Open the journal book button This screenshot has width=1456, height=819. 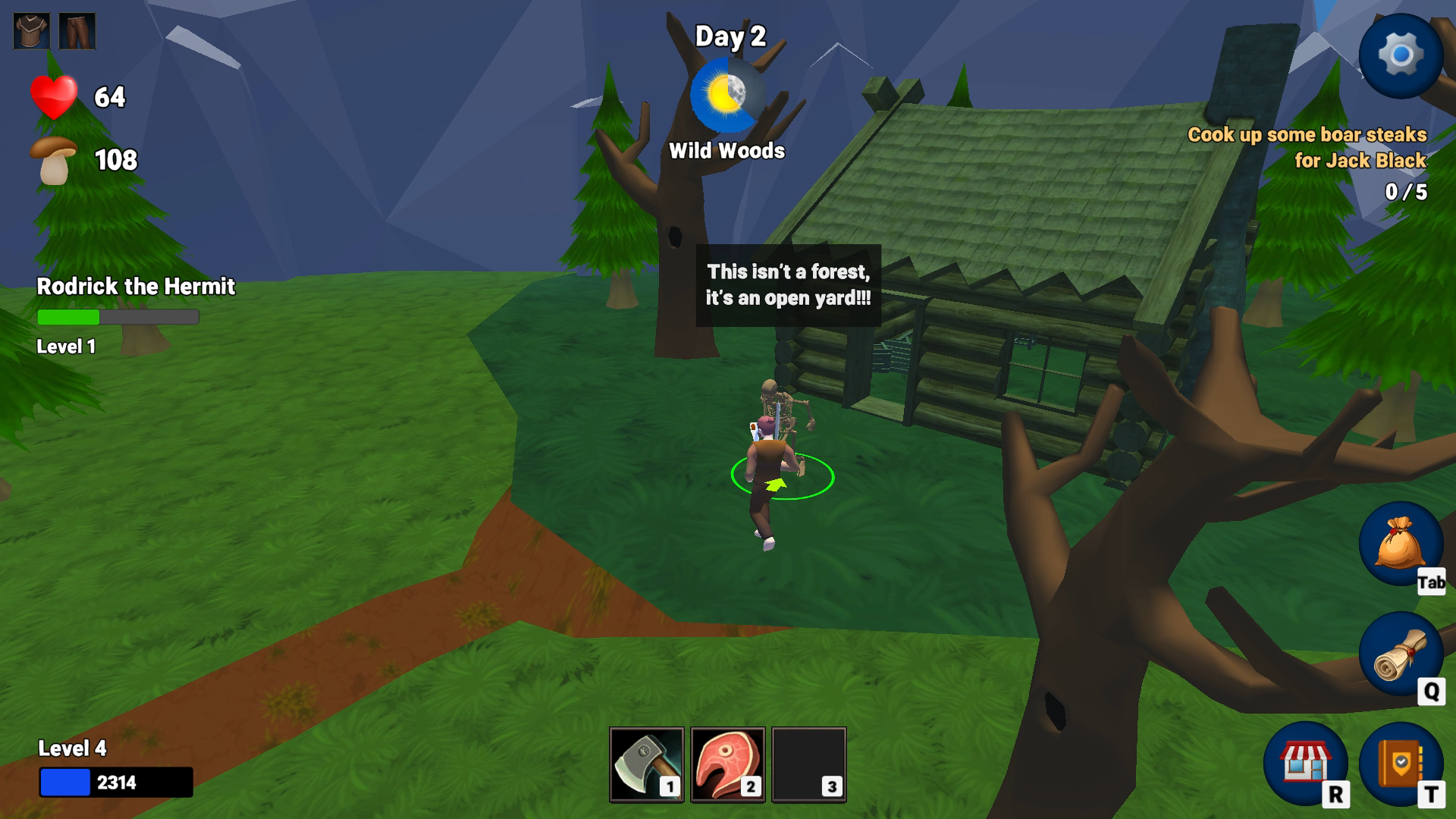pos(1400,763)
